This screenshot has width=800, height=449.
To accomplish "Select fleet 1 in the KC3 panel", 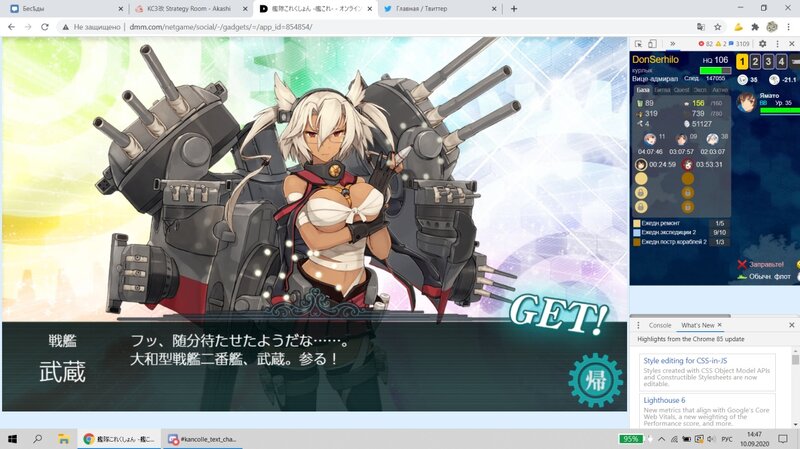I will [x=742, y=61].
